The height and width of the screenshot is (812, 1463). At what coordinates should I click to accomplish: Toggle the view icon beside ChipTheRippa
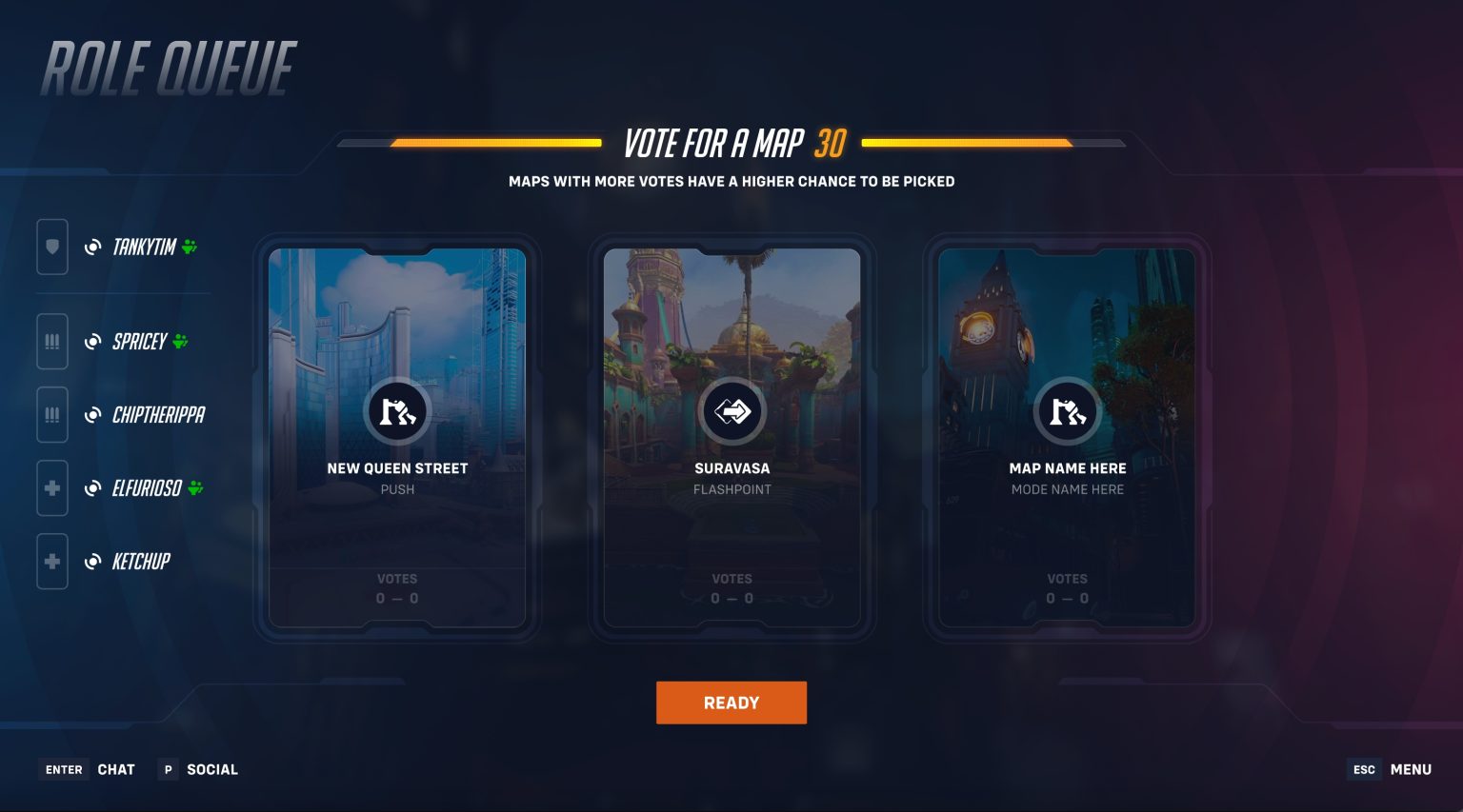pos(92,414)
